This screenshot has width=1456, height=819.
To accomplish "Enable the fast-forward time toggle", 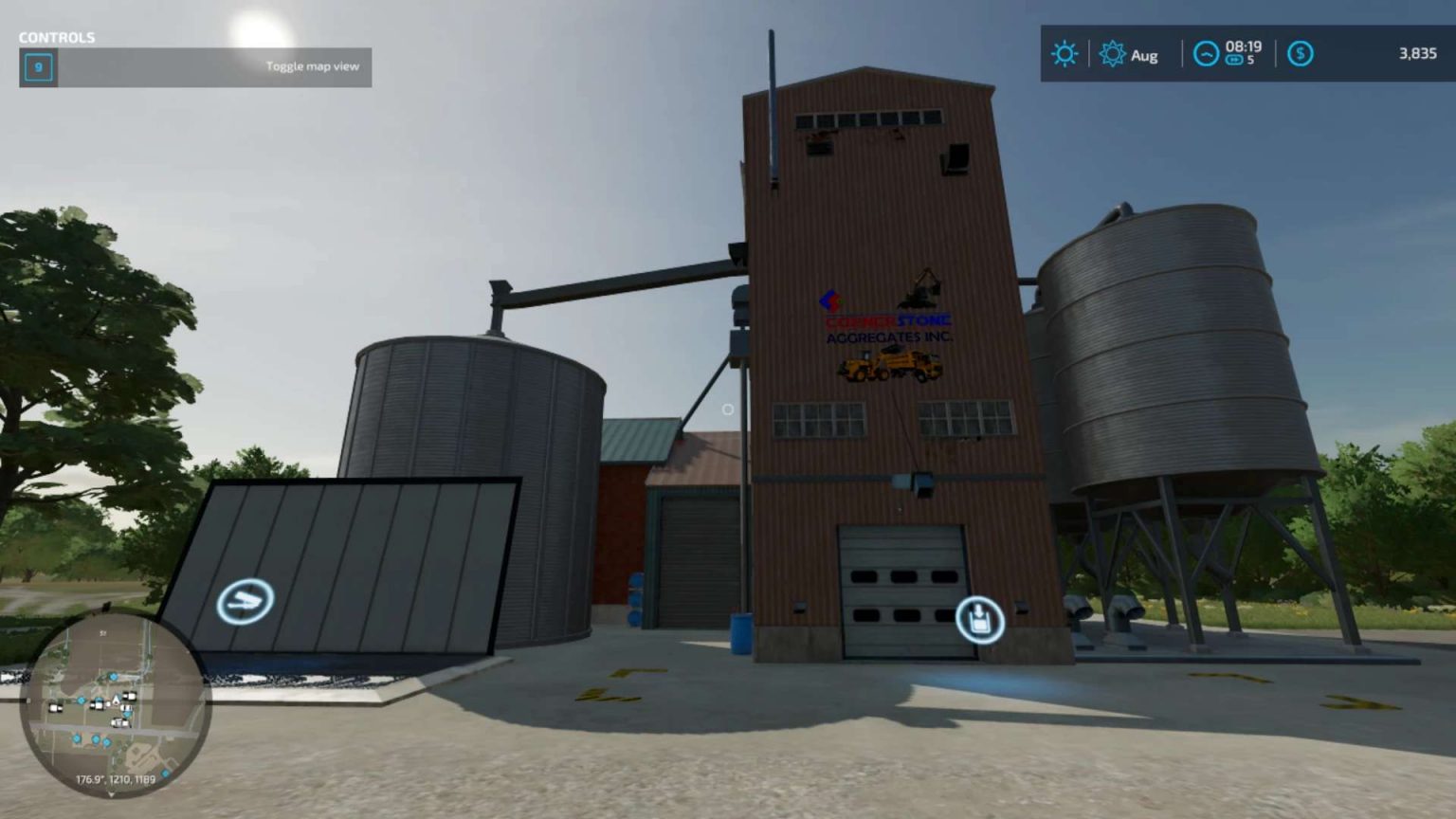I will pos(1234,60).
